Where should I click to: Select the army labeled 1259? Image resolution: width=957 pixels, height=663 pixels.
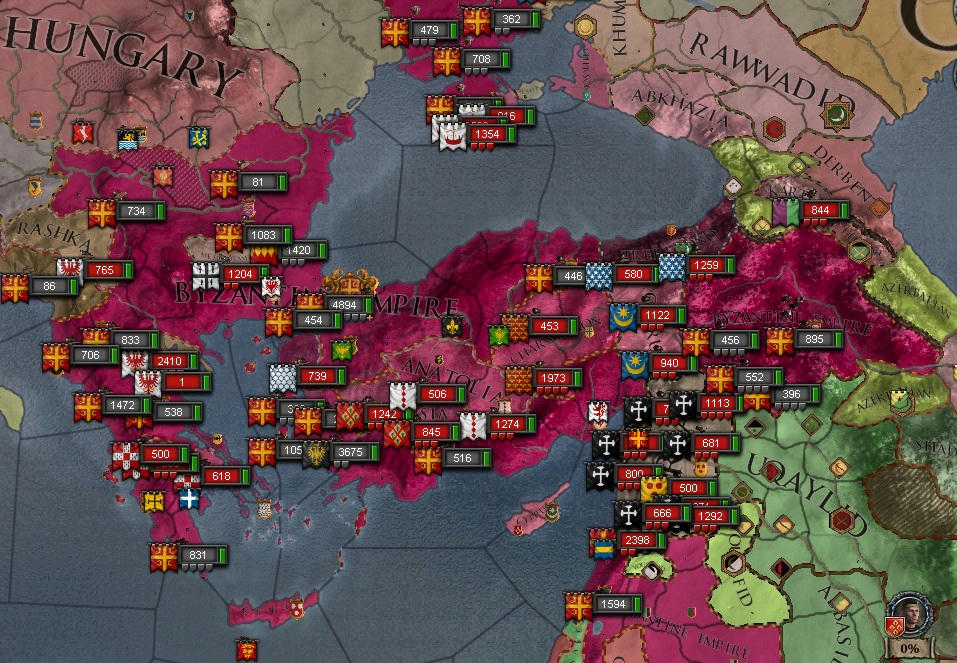tap(709, 266)
